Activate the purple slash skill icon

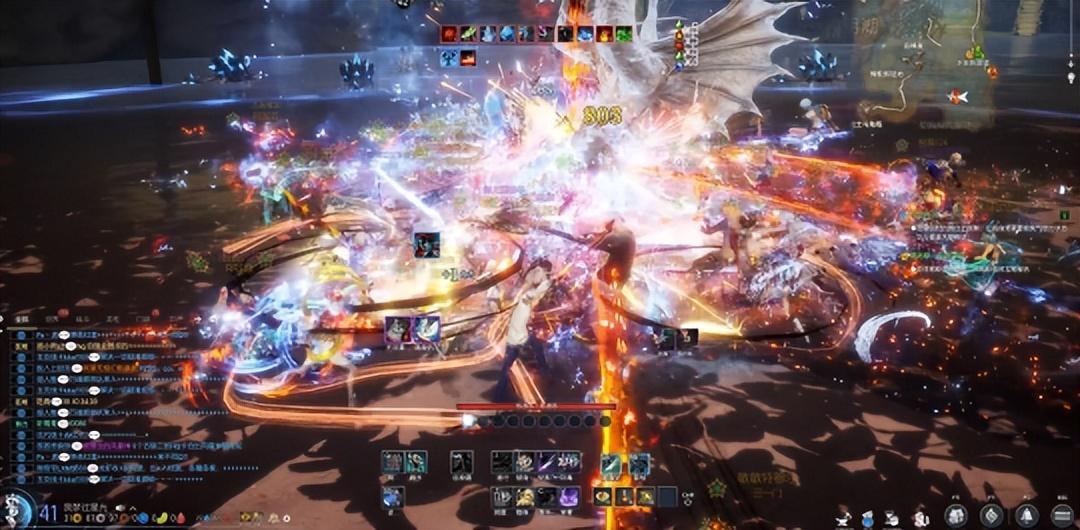pyautogui.click(x=547, y=462)
